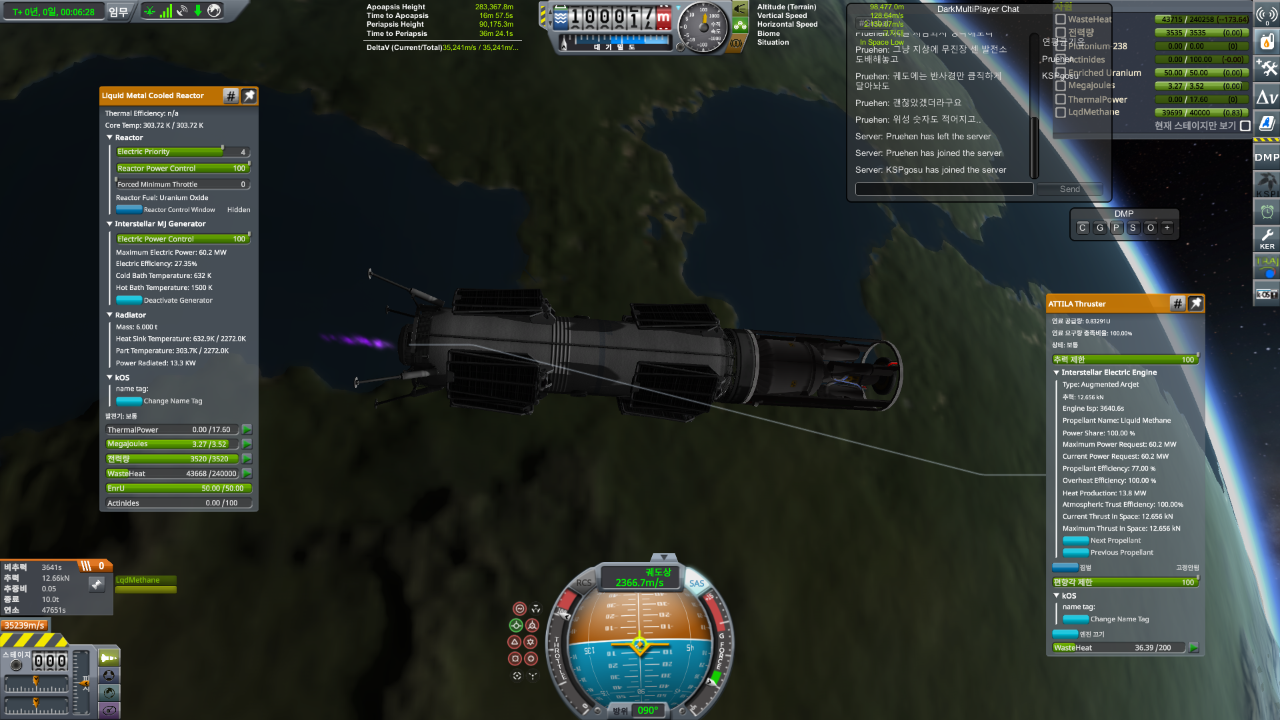Toggle the Reactor Control Window button
Image resolution: width=1280 pixels, height=720 pixels.
[129, 210]
